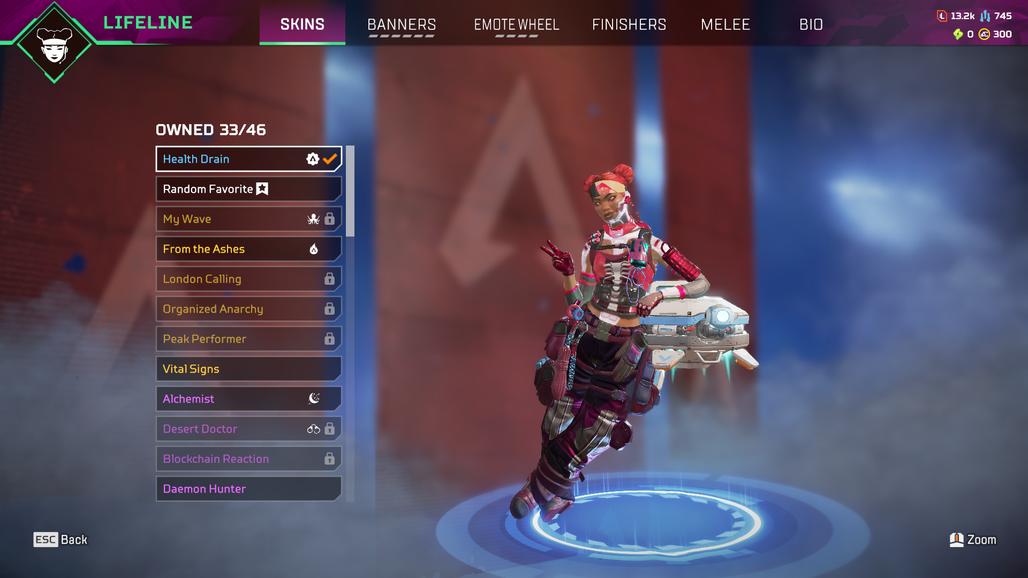
Task: Click the Back button
Action: (x=61, y=540)
